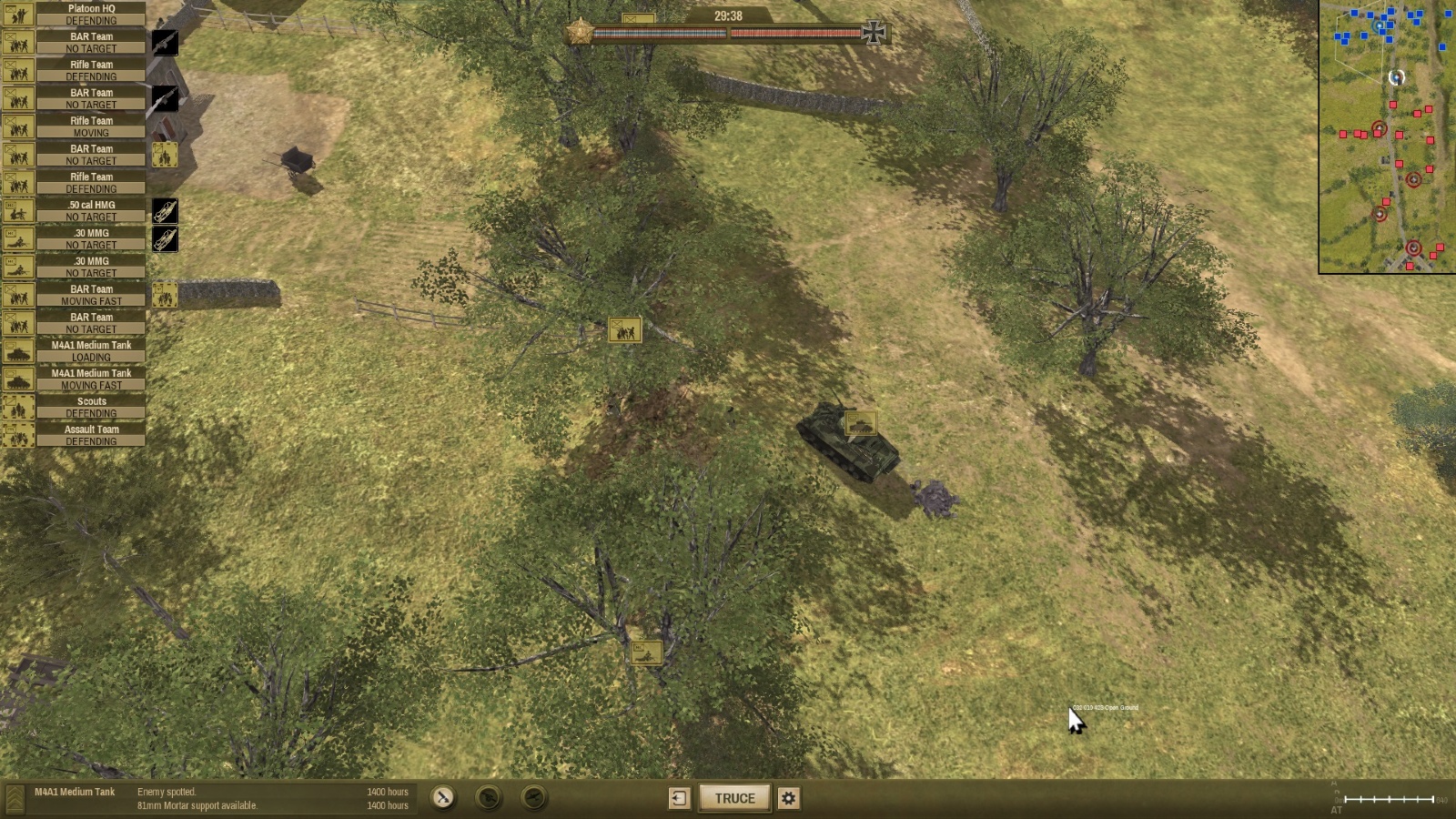The width and height of the screenshot is (1456, 819).
Task: Select the Platoon HQ unit row
Action: click(x=91, y=14)
